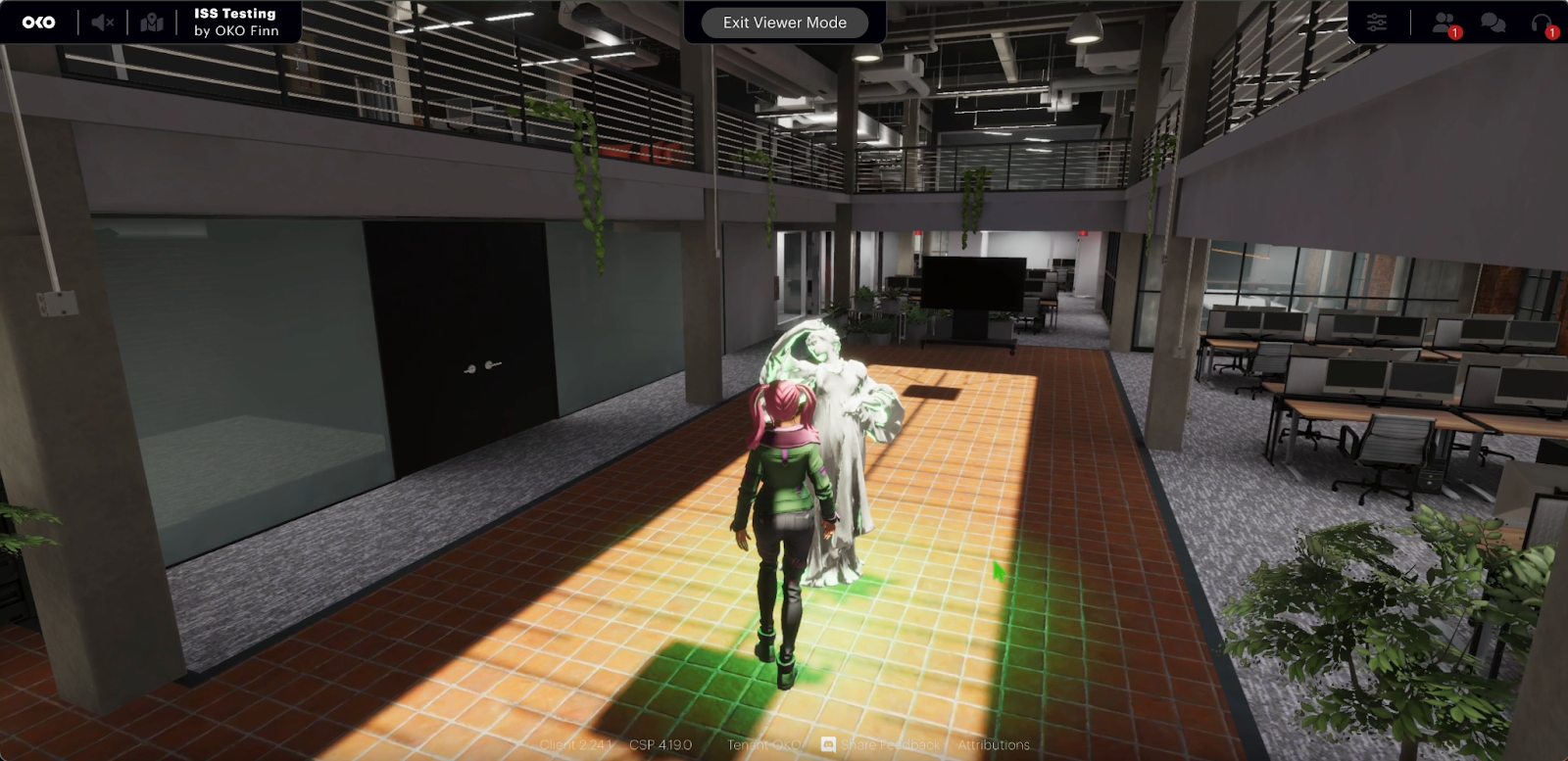
Task: Open the chat bubbles panel
Action: point(1493,23)
